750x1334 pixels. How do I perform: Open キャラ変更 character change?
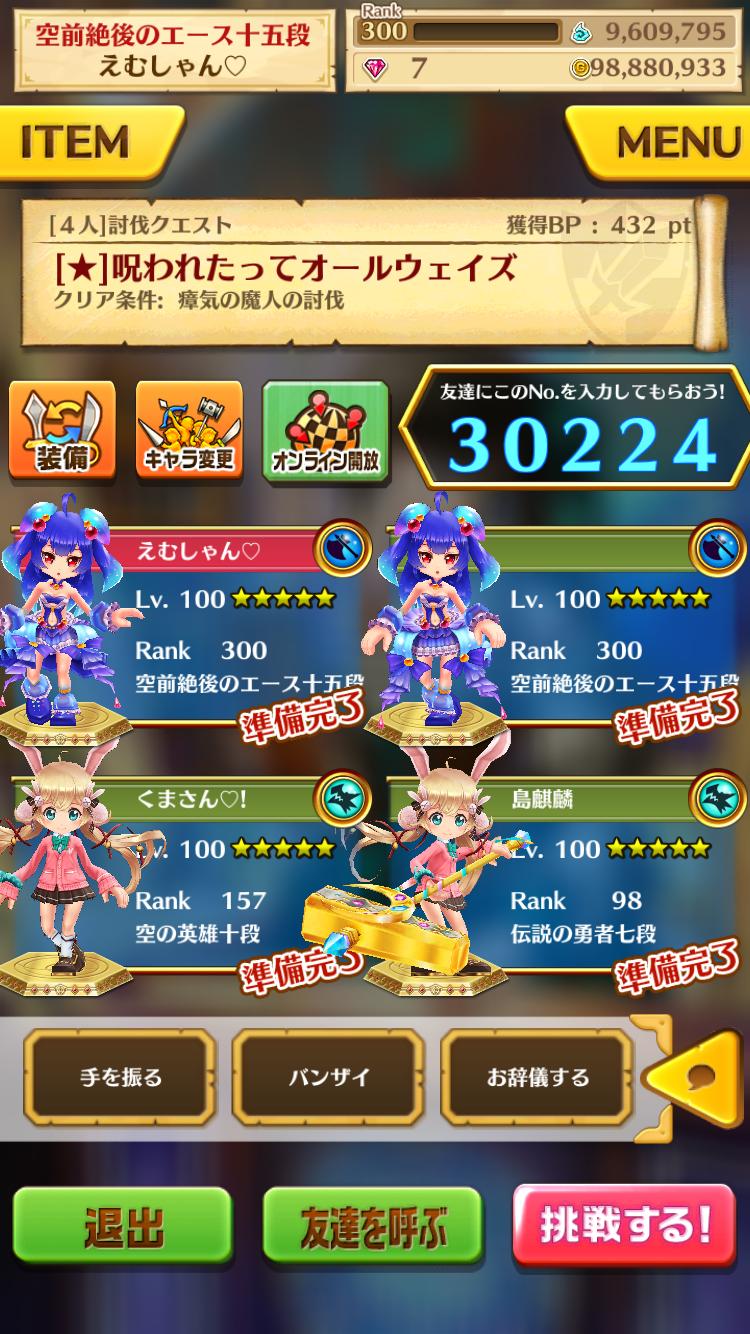[188, 428]
